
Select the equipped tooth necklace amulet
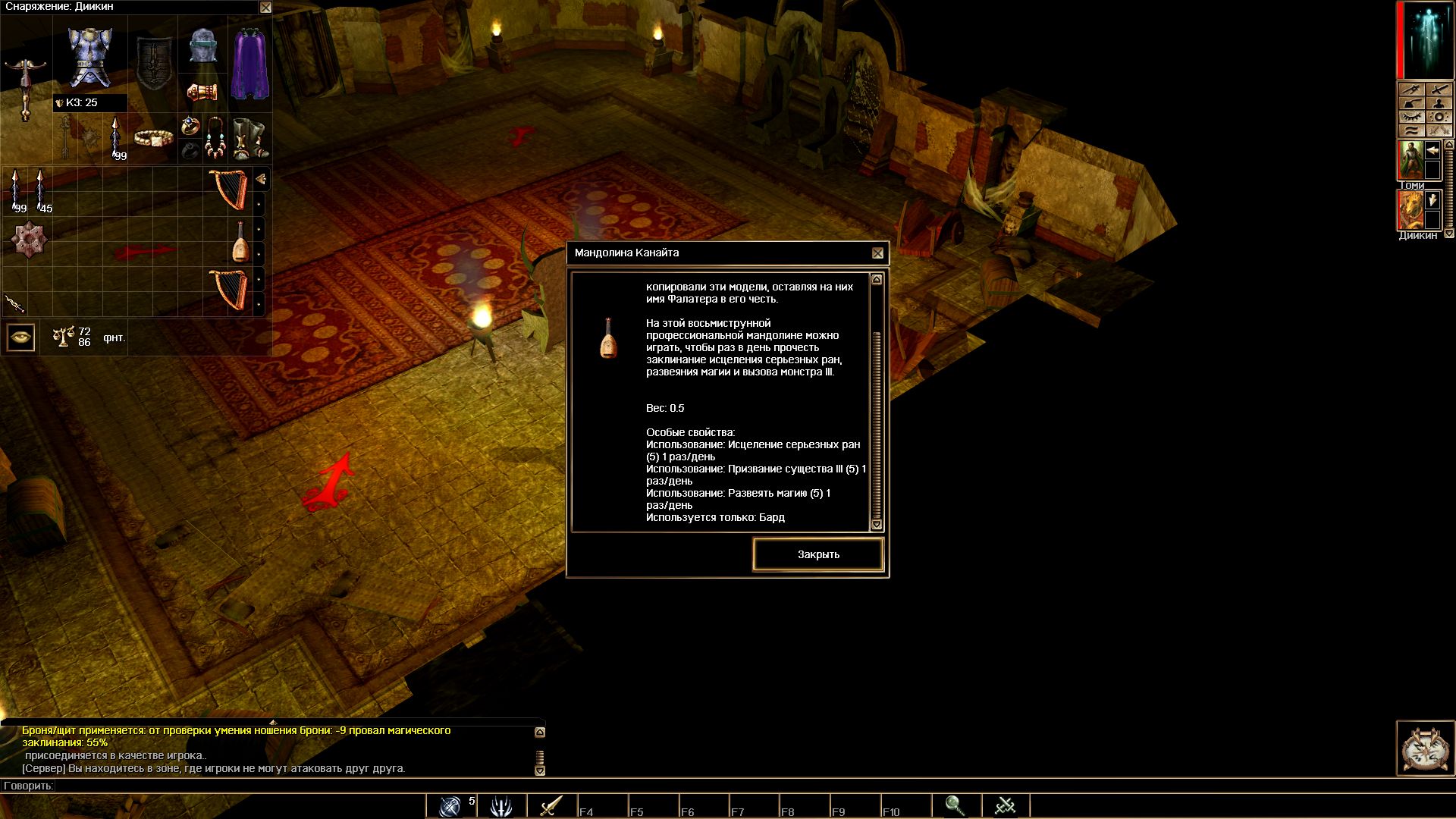tap(215, 138)
